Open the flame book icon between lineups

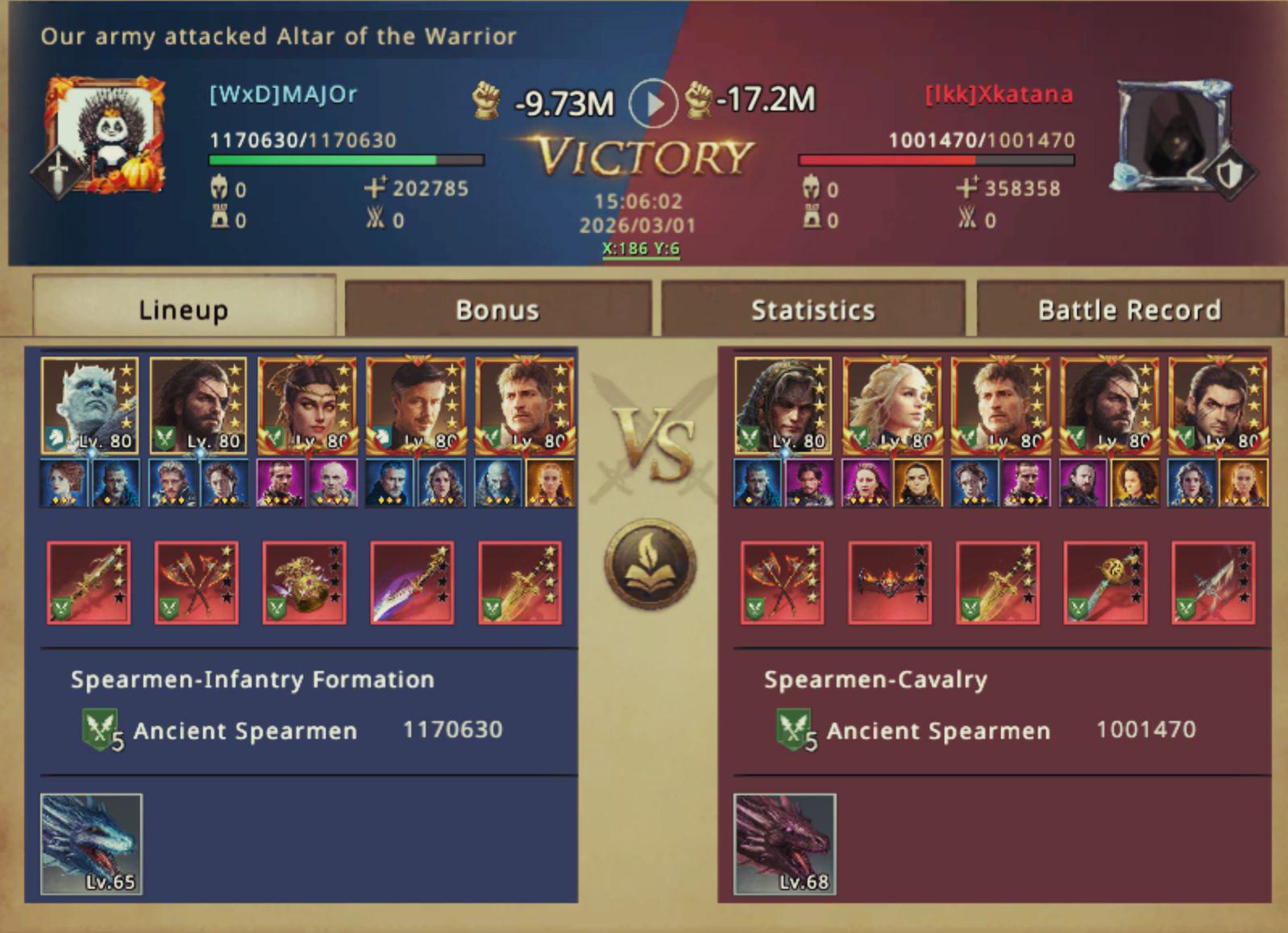click(x=650, y=563)
